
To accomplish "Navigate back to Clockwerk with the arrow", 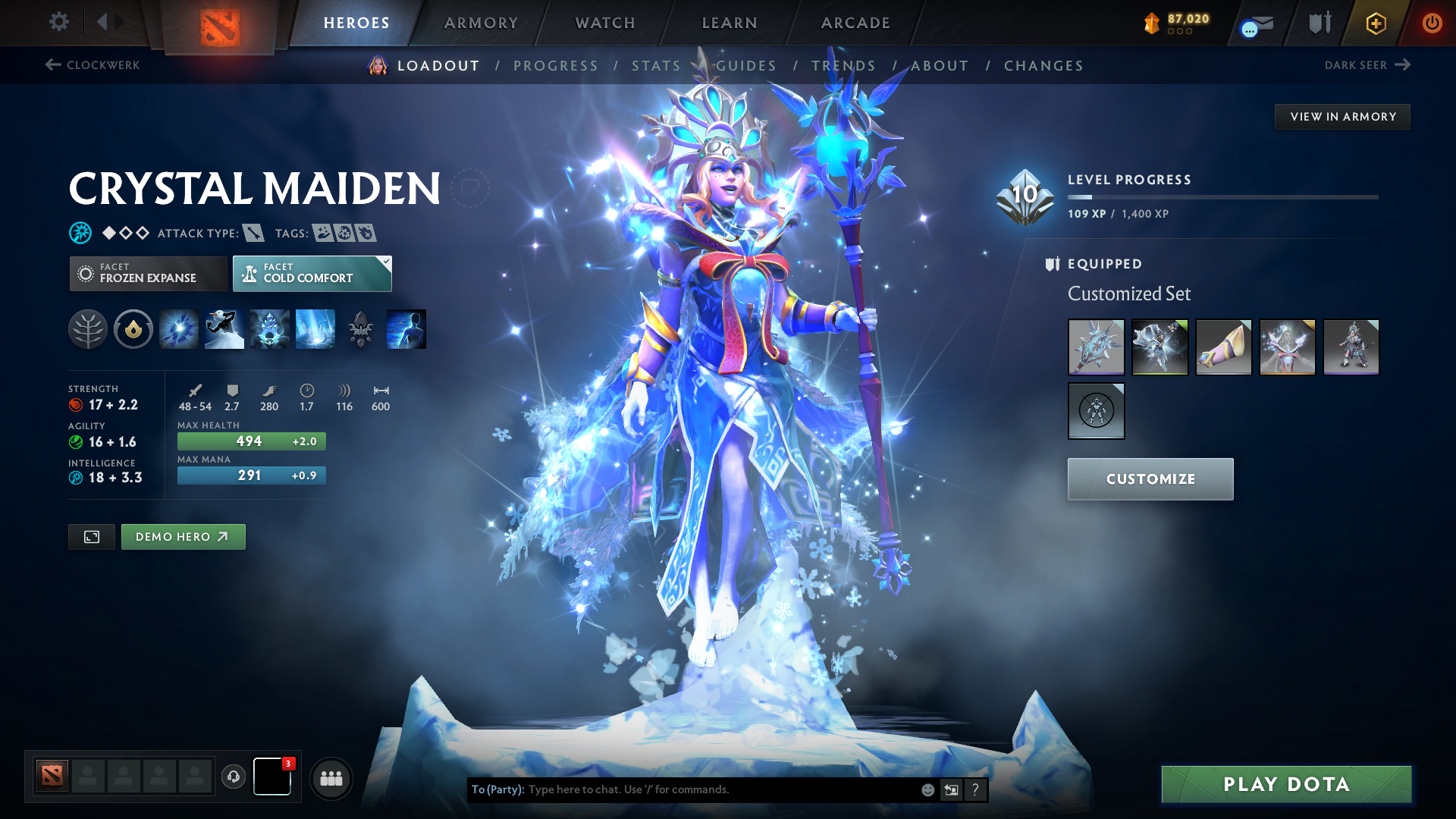I will (x=92, y=65).
